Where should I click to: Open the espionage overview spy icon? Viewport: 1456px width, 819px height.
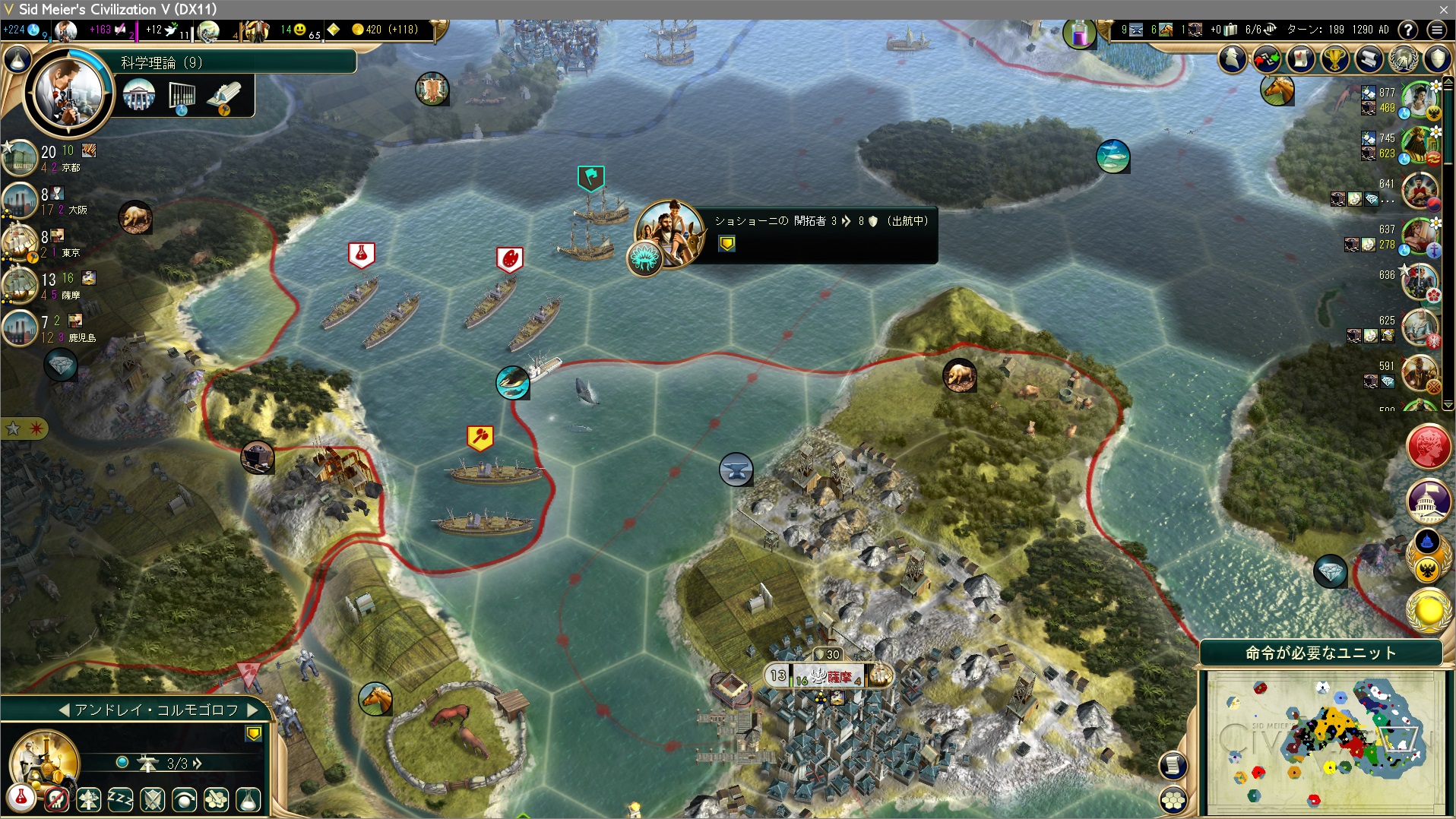[1233, 59]
